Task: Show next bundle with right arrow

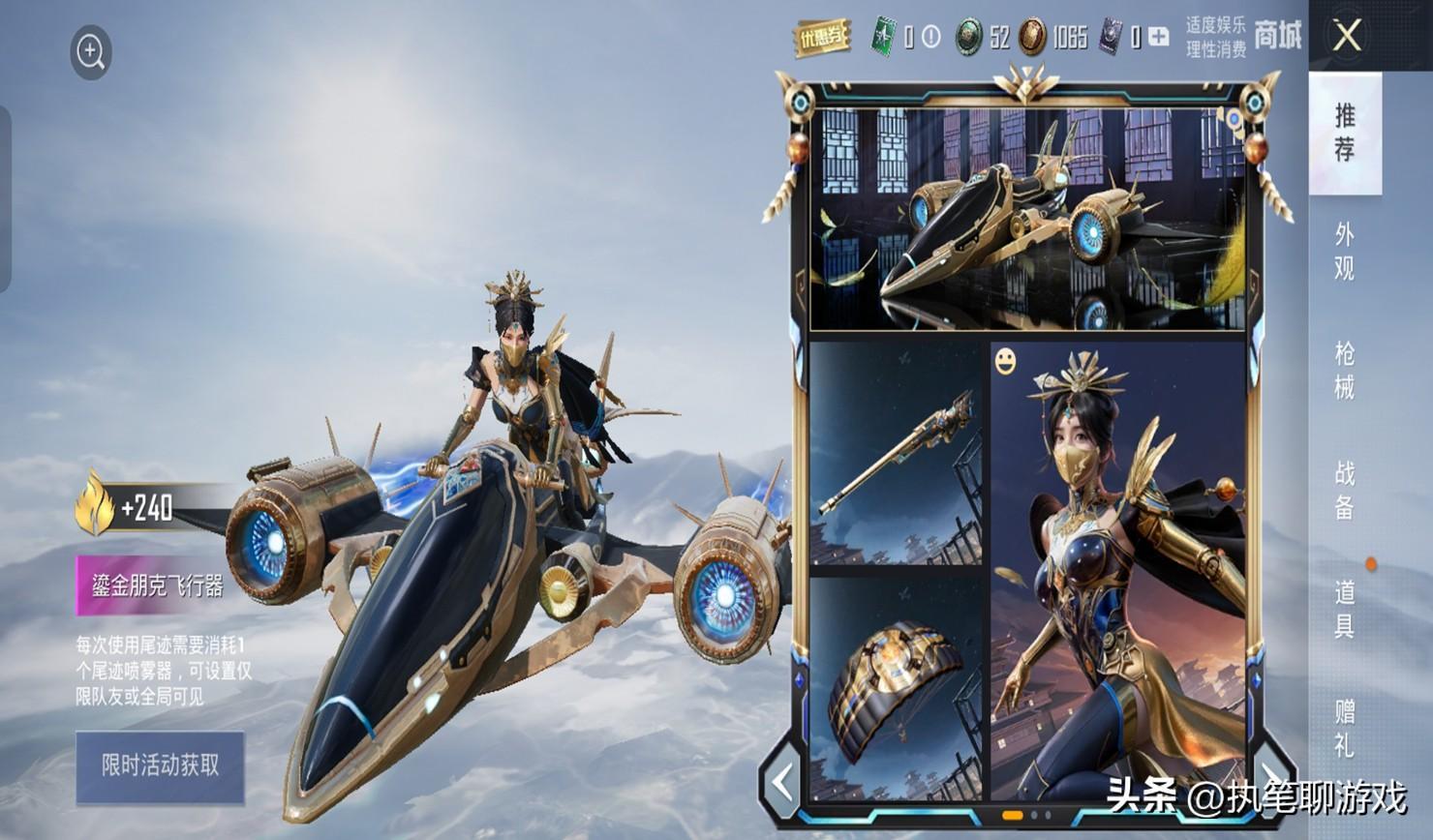Action: (x=1266, y=766)
